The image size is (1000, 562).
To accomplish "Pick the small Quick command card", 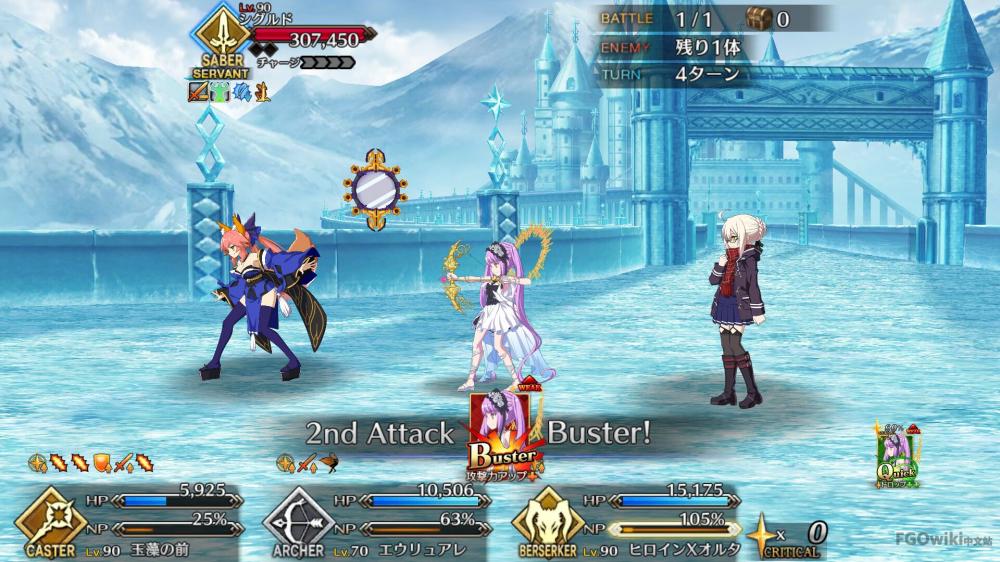I will coord(895,457).
